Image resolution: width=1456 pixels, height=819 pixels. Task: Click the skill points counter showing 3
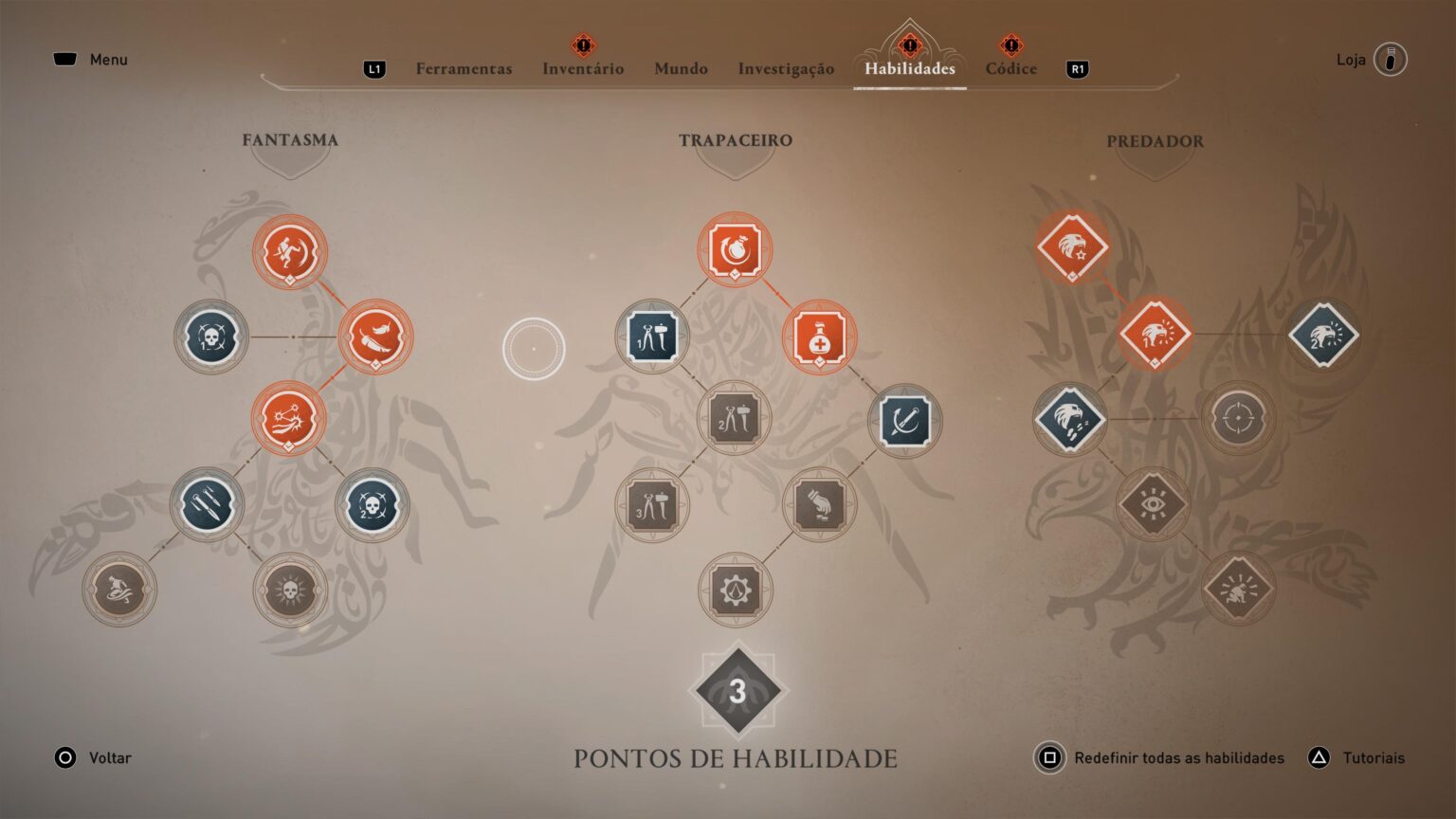click(x=737, y=690)
